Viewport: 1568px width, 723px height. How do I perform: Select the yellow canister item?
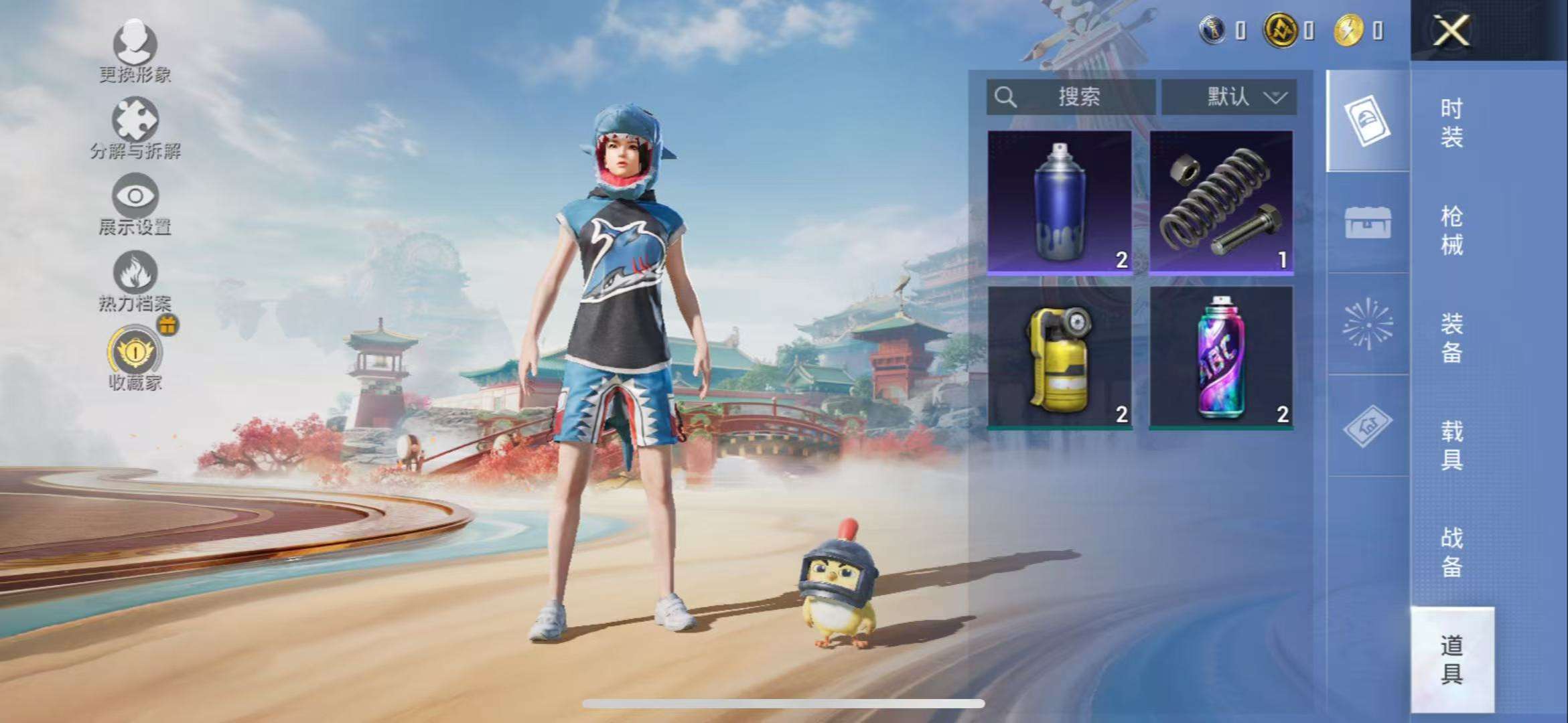pos(1060,357)
